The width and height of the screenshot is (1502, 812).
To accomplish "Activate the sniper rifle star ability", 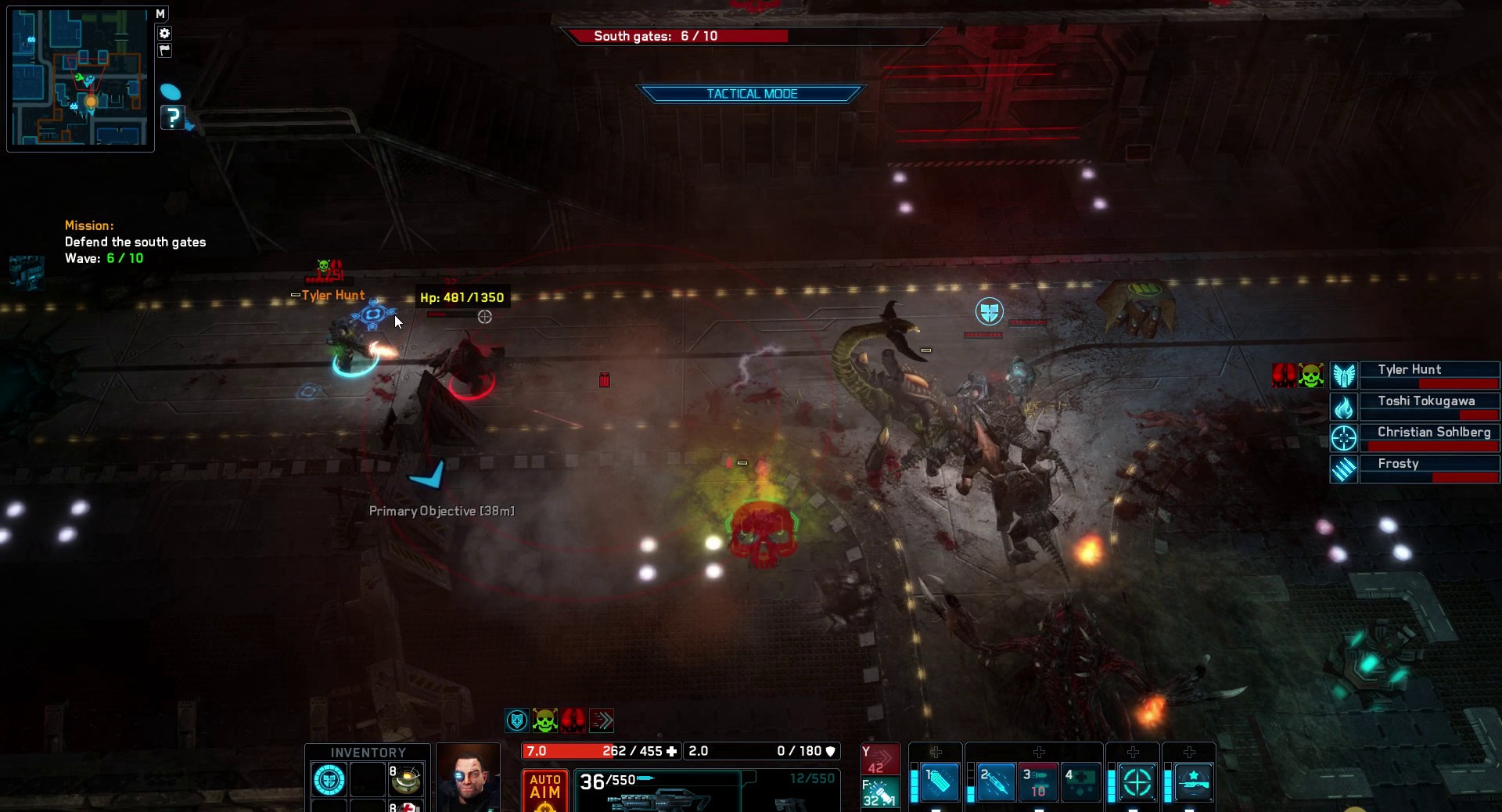I will click(x=1193, y=781).
